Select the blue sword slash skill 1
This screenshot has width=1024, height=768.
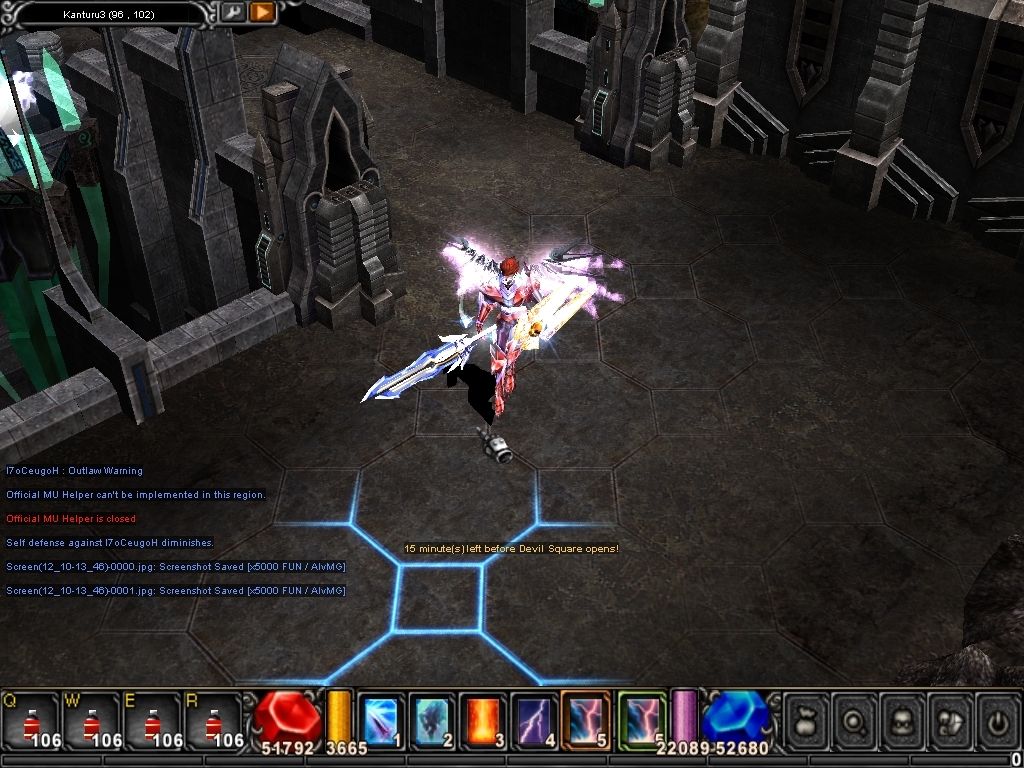tap(381, 719)
